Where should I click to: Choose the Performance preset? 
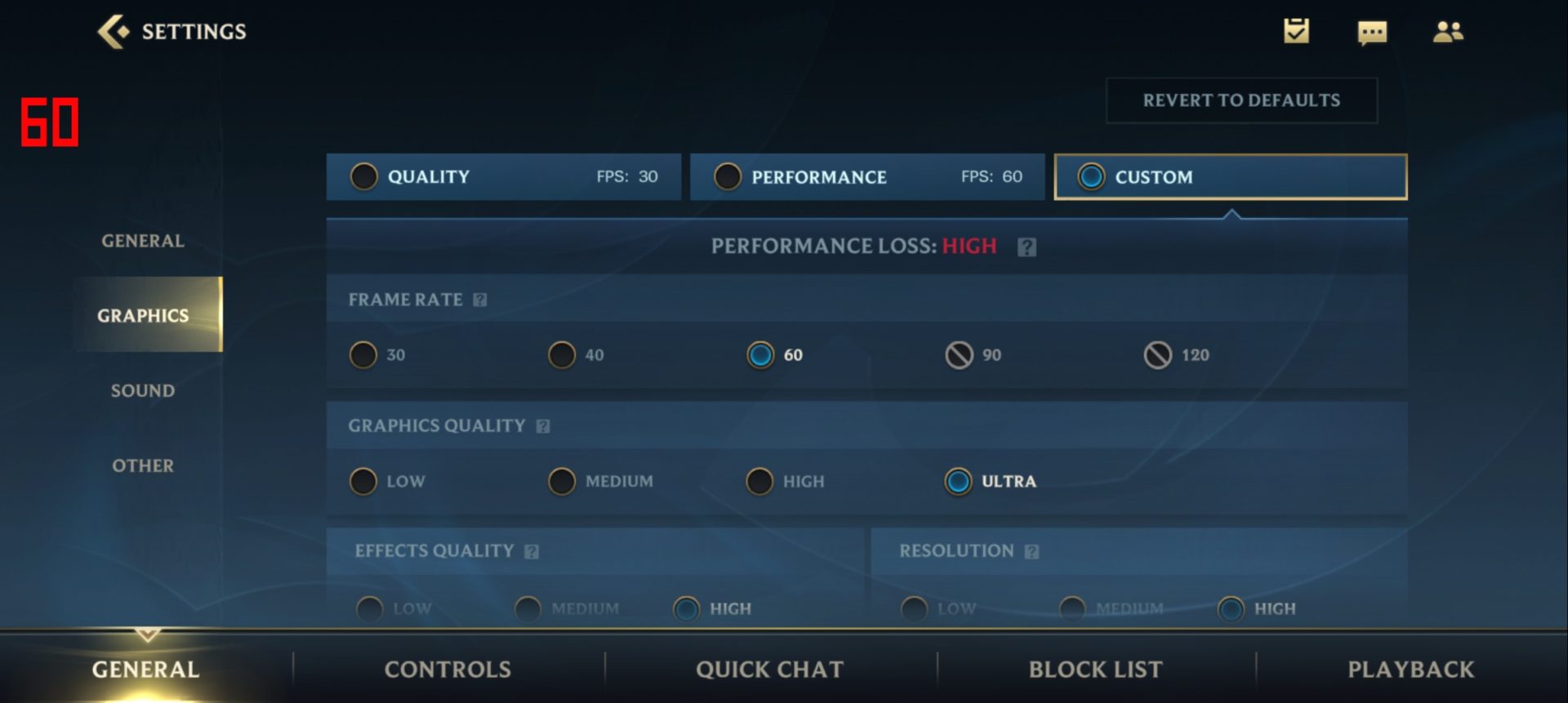coord(866,177)
